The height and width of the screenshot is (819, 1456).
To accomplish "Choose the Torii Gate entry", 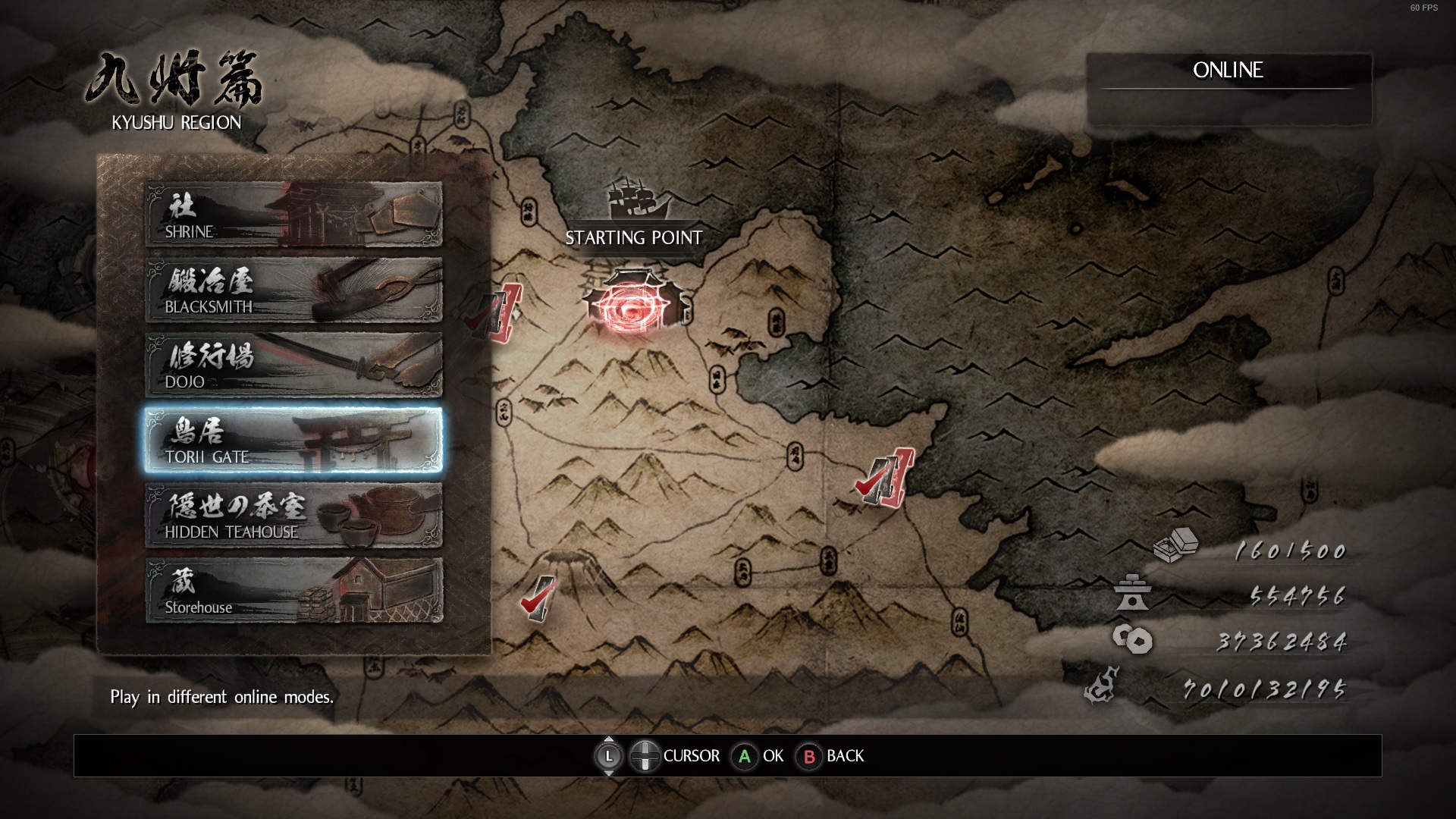I will pyautogui.click(x=293, y=440).
